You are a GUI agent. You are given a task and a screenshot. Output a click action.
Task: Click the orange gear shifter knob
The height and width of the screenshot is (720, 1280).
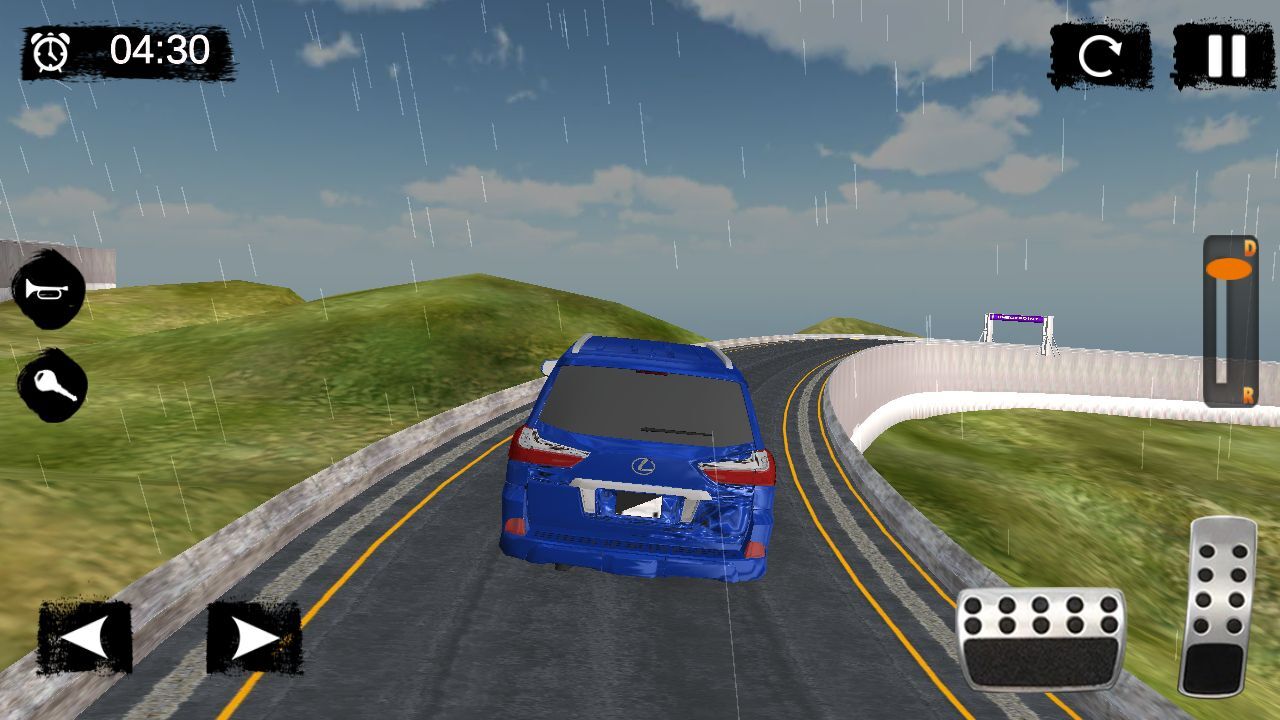(x=1228, y=269)
